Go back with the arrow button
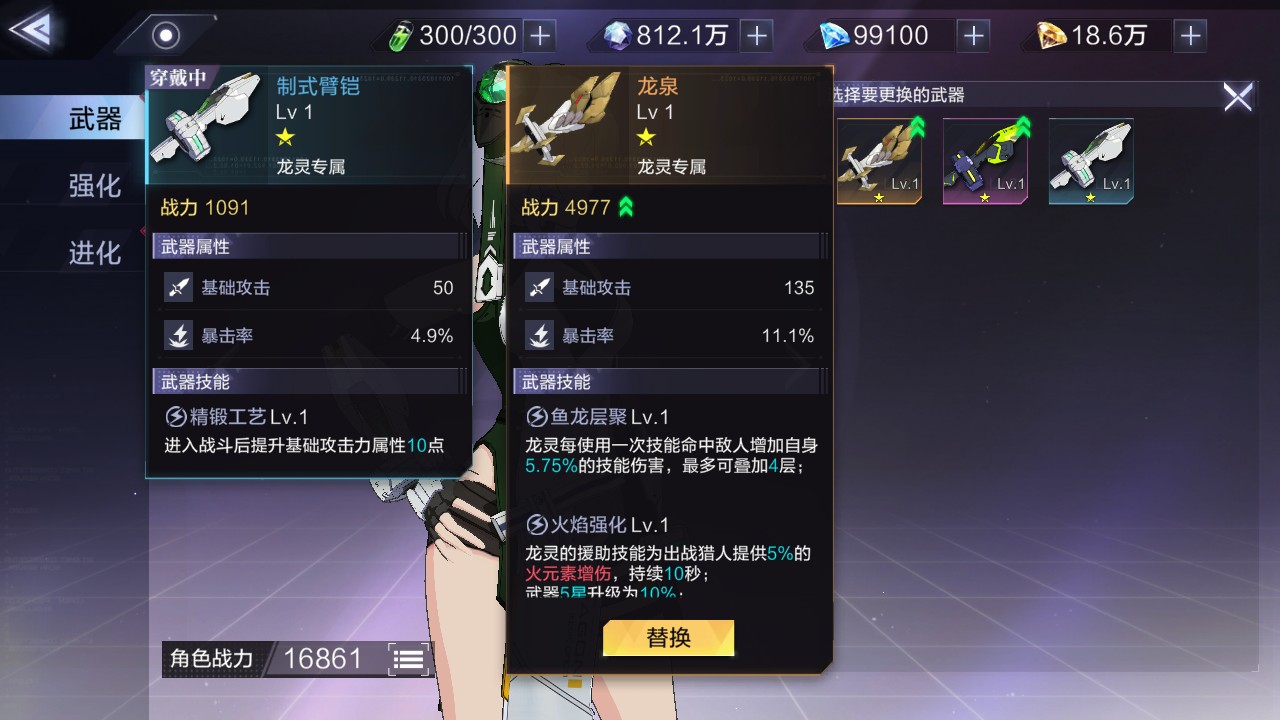1280x720 pixels. coord(32,30)
